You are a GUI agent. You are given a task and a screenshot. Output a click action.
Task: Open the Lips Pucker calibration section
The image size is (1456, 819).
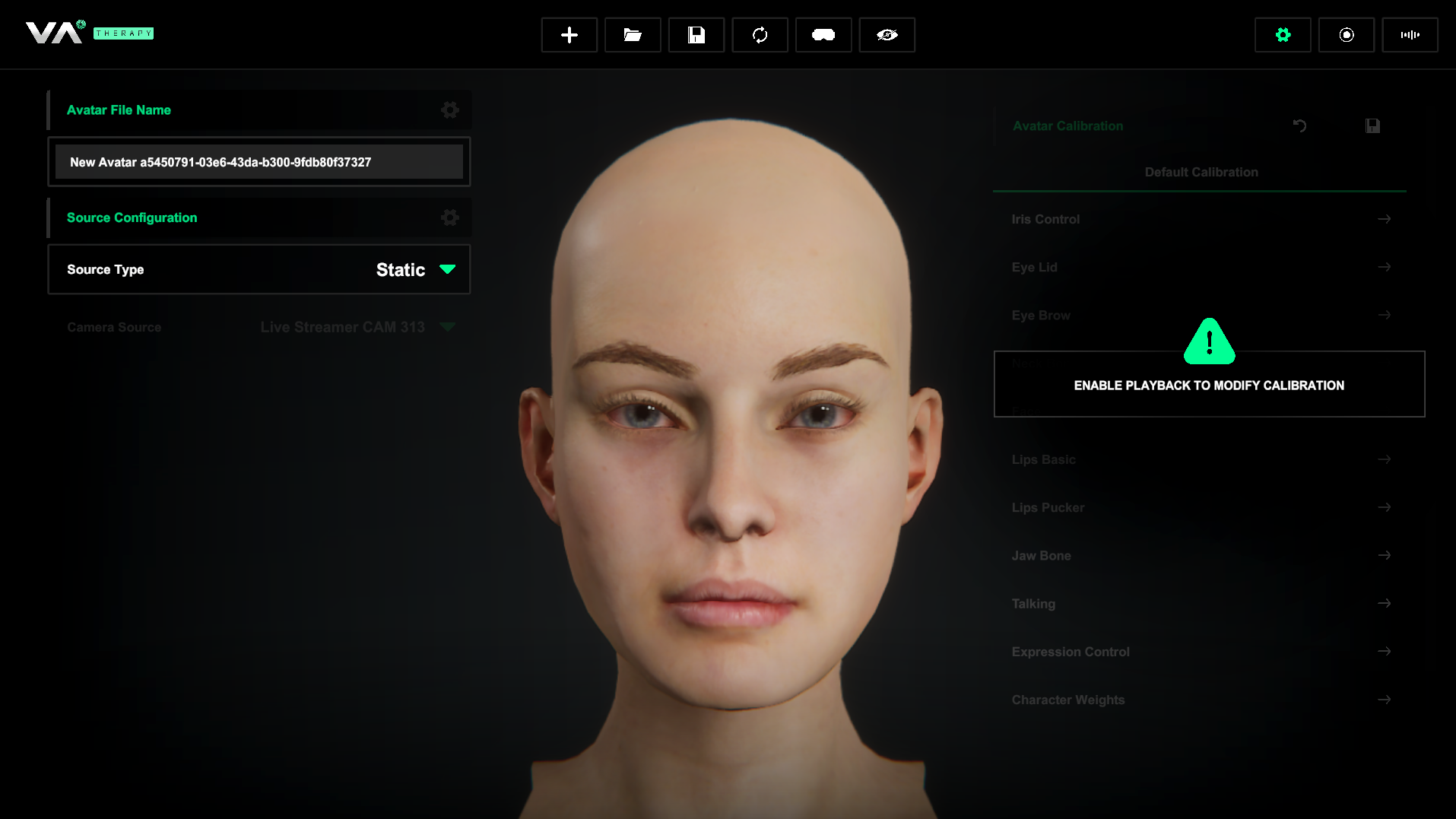[x=1201, y=507]
